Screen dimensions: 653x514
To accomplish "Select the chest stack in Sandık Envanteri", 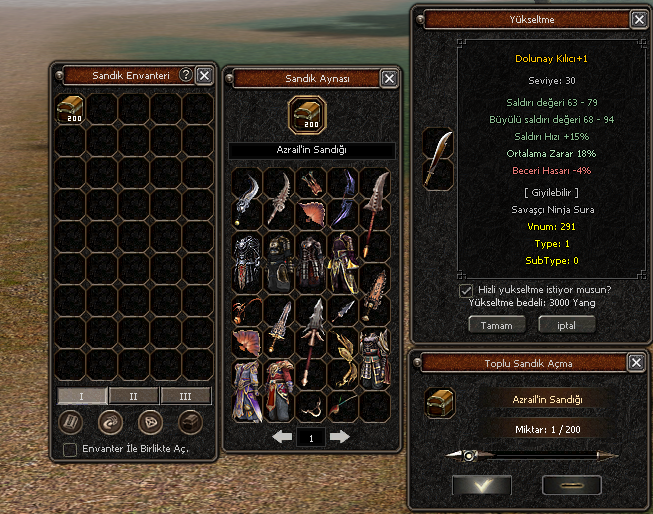I will click(x=69, y=108).
